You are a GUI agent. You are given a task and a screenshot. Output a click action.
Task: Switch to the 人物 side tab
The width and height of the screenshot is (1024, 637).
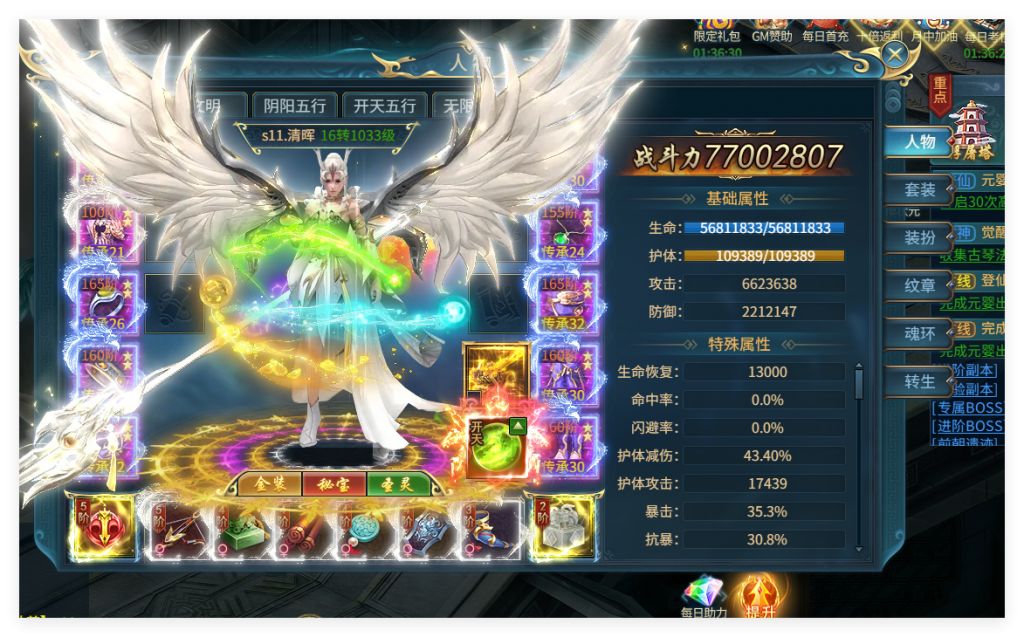point(918,142)
